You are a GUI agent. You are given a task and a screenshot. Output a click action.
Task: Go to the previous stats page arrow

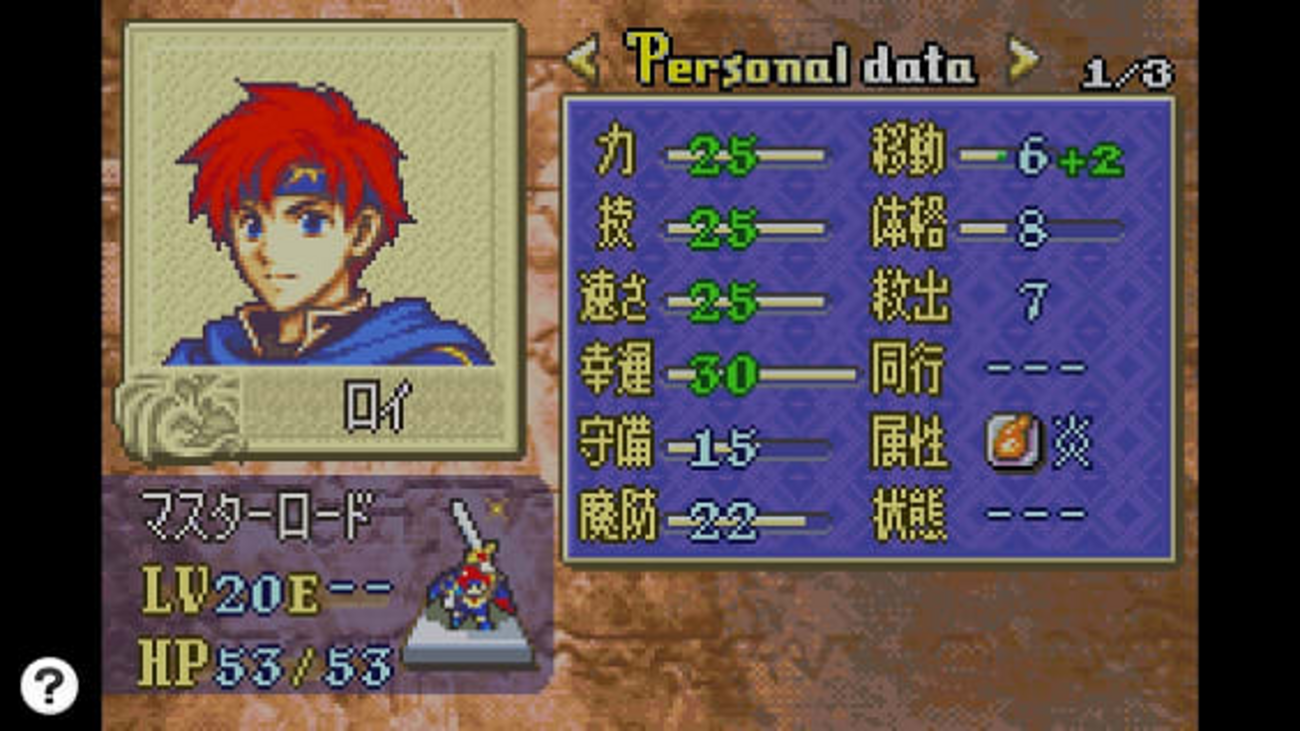point(582,62)
